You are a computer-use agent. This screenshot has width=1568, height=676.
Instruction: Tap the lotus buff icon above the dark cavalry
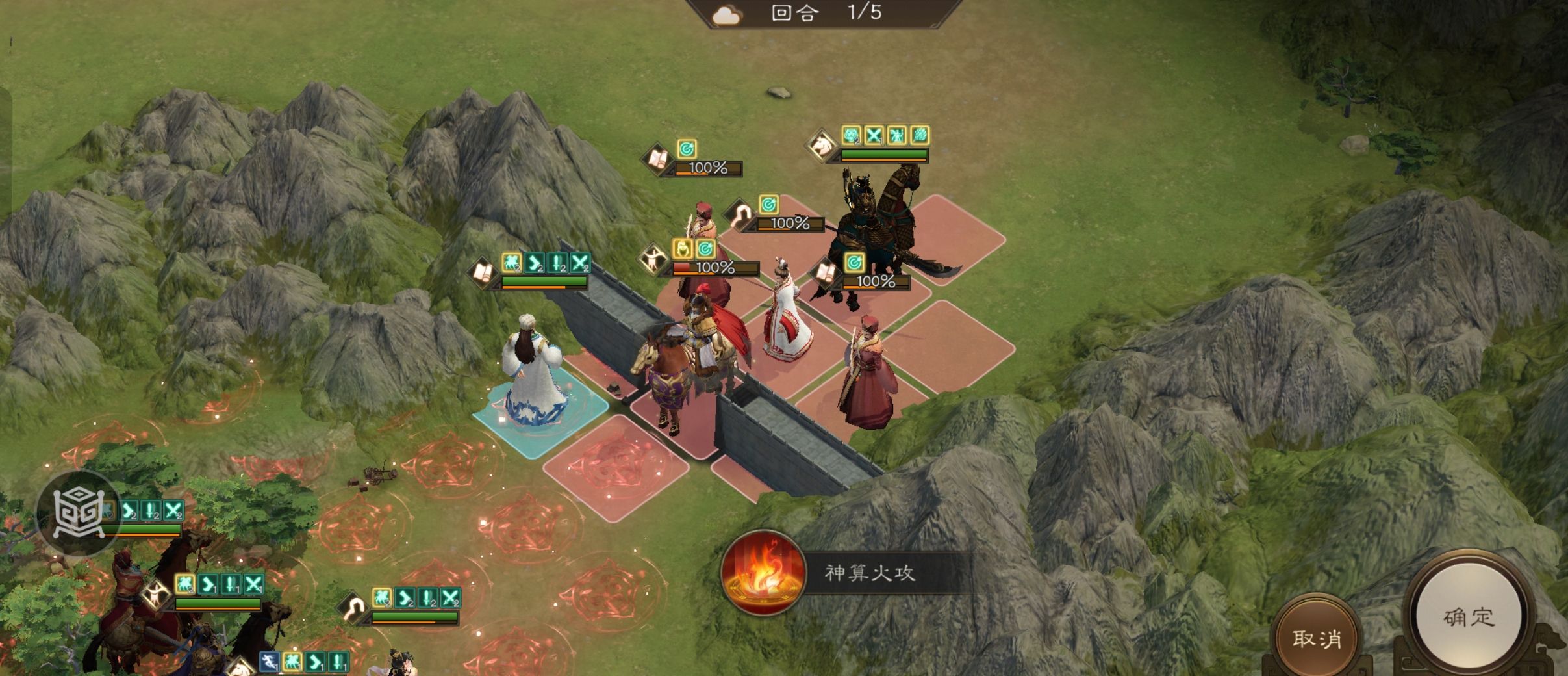pyautogui.click(x=921, y=134)
